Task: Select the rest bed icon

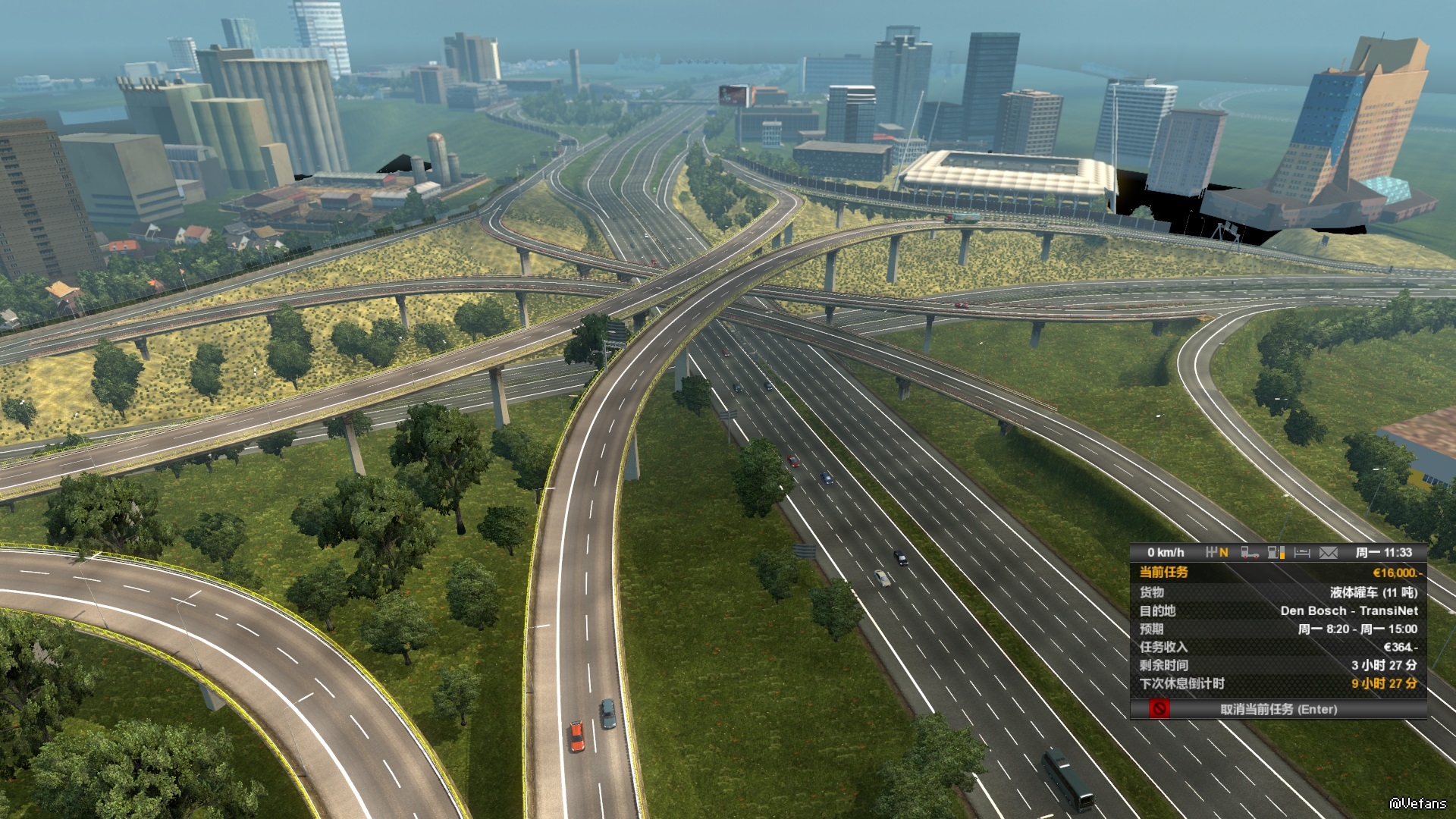Action: pos(1302,553)
